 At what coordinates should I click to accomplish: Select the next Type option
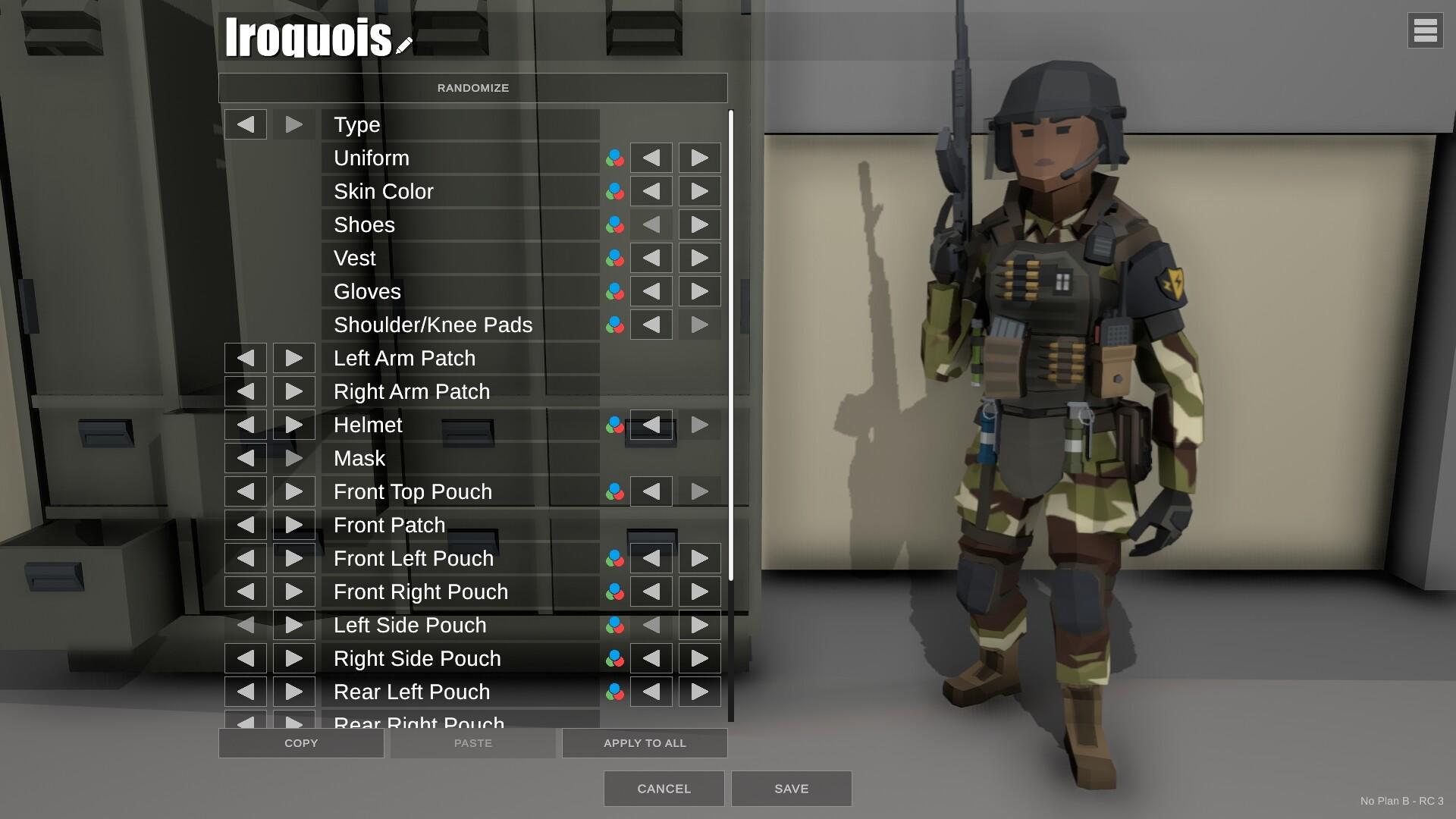(293, 124)
